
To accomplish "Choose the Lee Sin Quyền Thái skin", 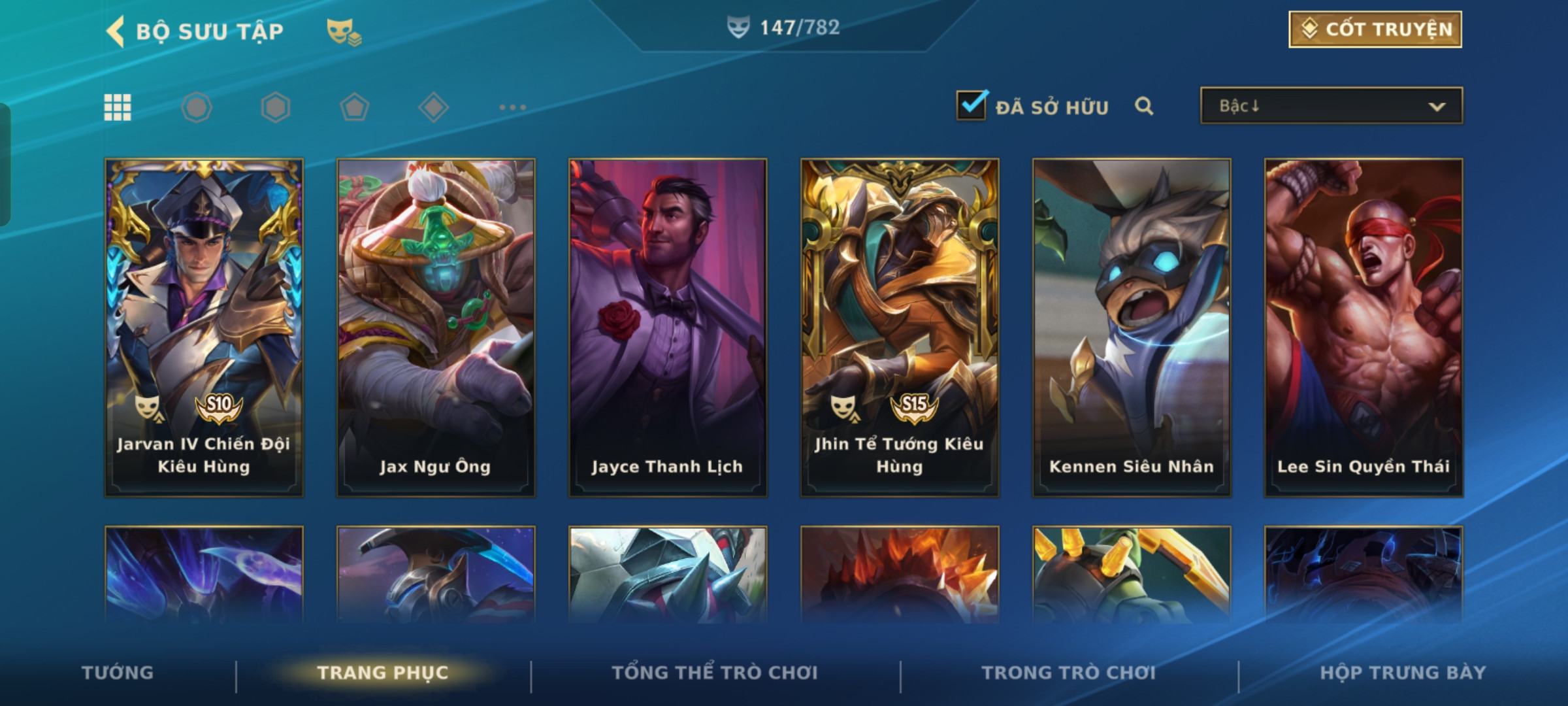I will coord(1364,327).
